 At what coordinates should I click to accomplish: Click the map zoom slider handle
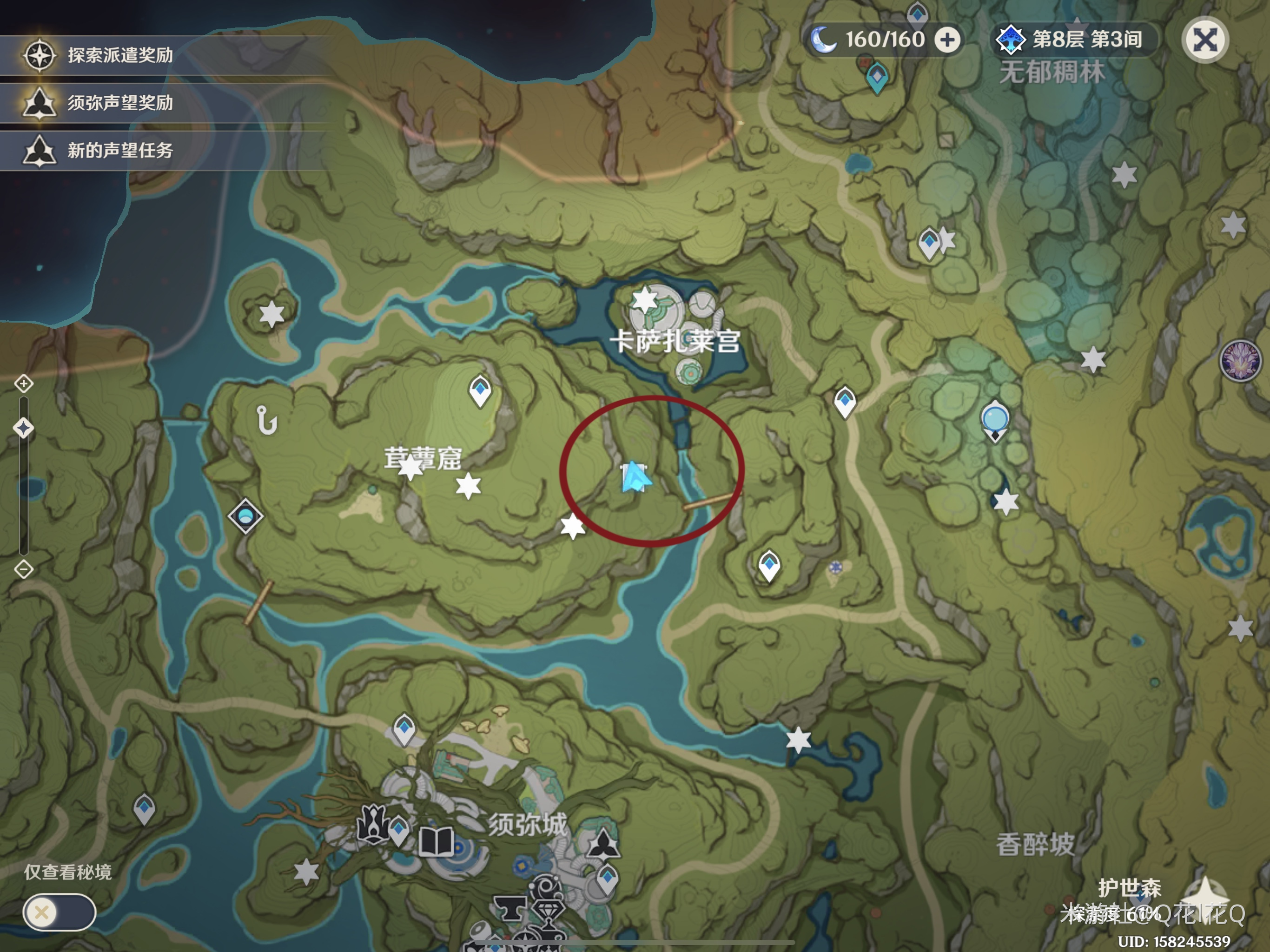coord(24,428)
